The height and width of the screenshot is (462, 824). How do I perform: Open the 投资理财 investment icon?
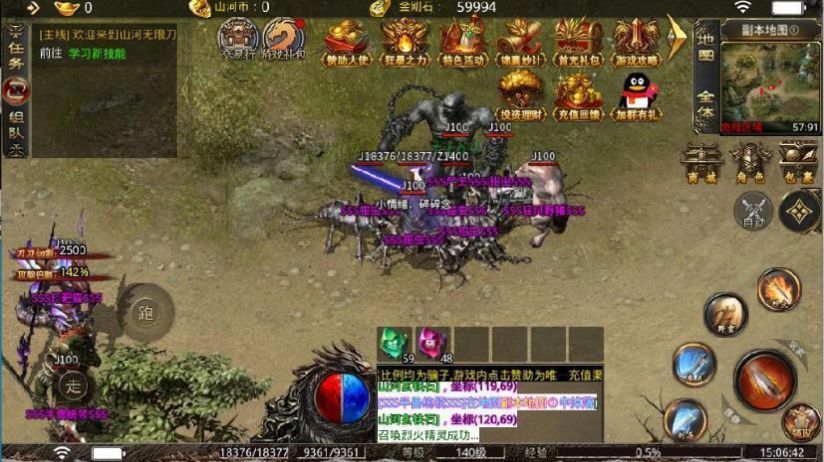[x=520, y=95]
